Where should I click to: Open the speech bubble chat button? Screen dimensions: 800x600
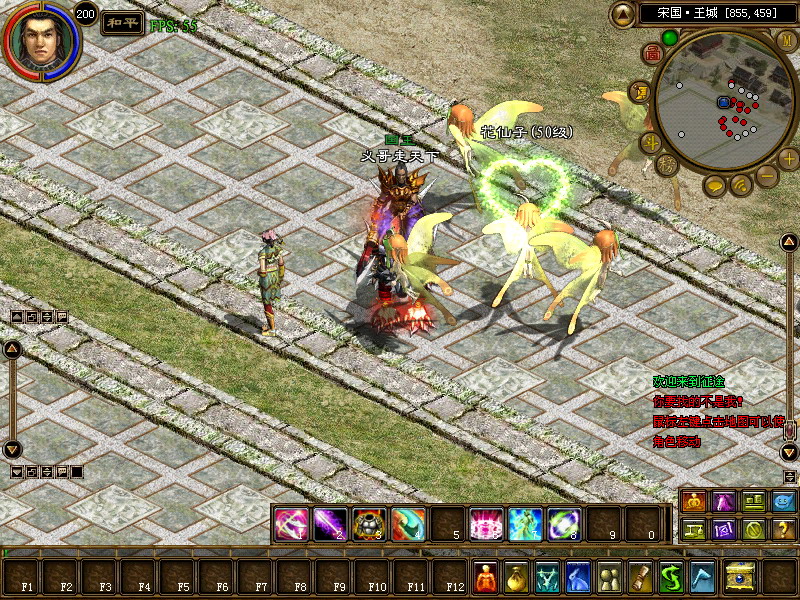[x=715, y=186]
